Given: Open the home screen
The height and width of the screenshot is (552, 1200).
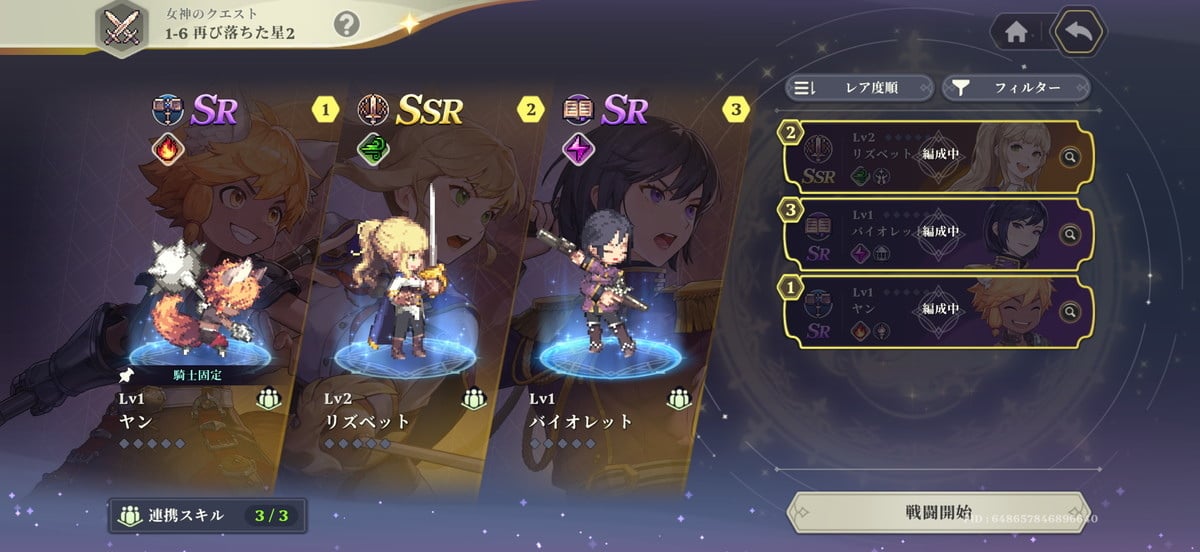Looking at the screenshot, I should coord(1016,32).
